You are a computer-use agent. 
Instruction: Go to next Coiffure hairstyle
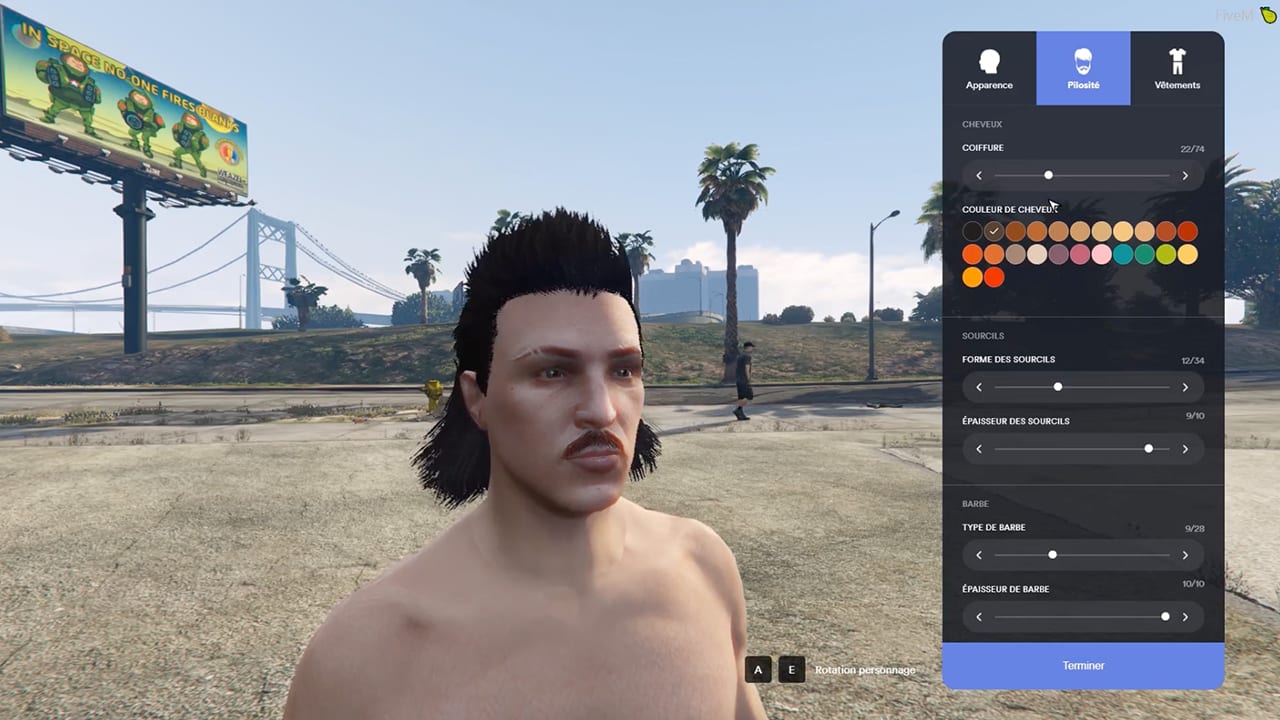1185,176
